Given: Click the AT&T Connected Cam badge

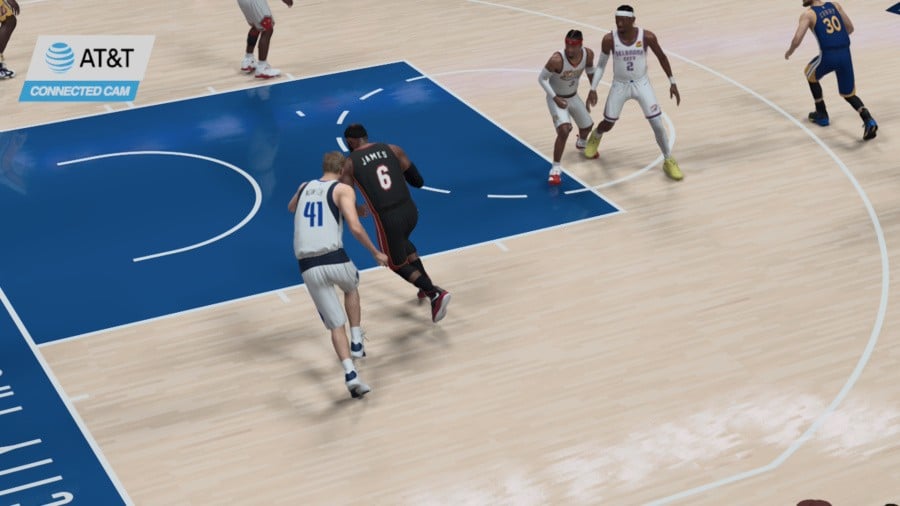Looking at the screenshot, I should click(x=88, y=68).
